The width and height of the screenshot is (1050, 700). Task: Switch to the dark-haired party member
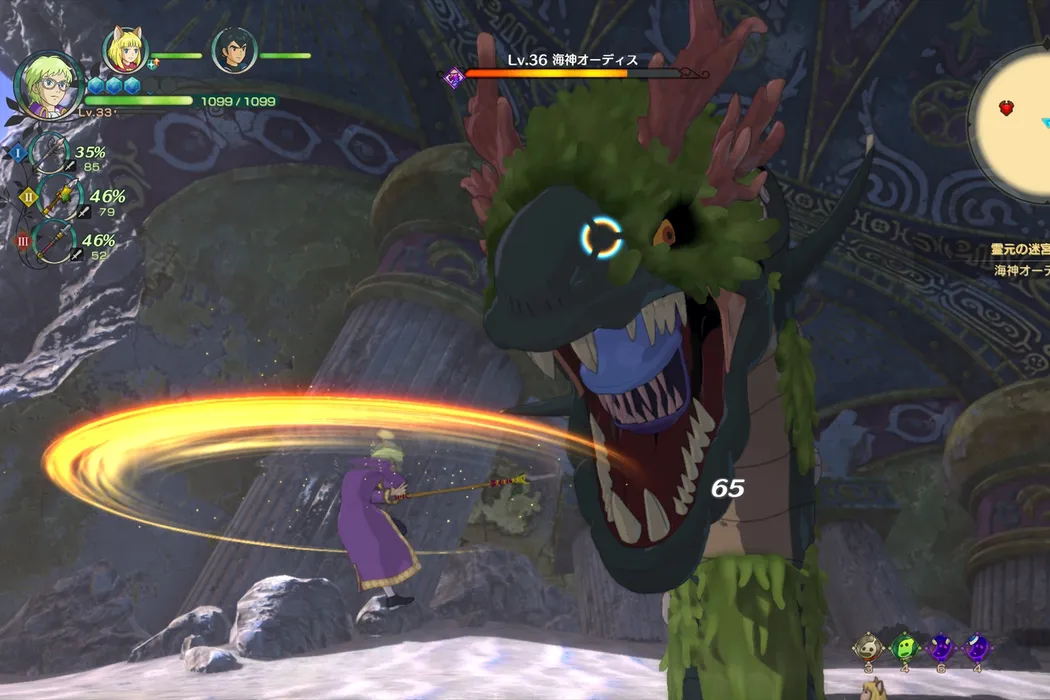(234, 51)
